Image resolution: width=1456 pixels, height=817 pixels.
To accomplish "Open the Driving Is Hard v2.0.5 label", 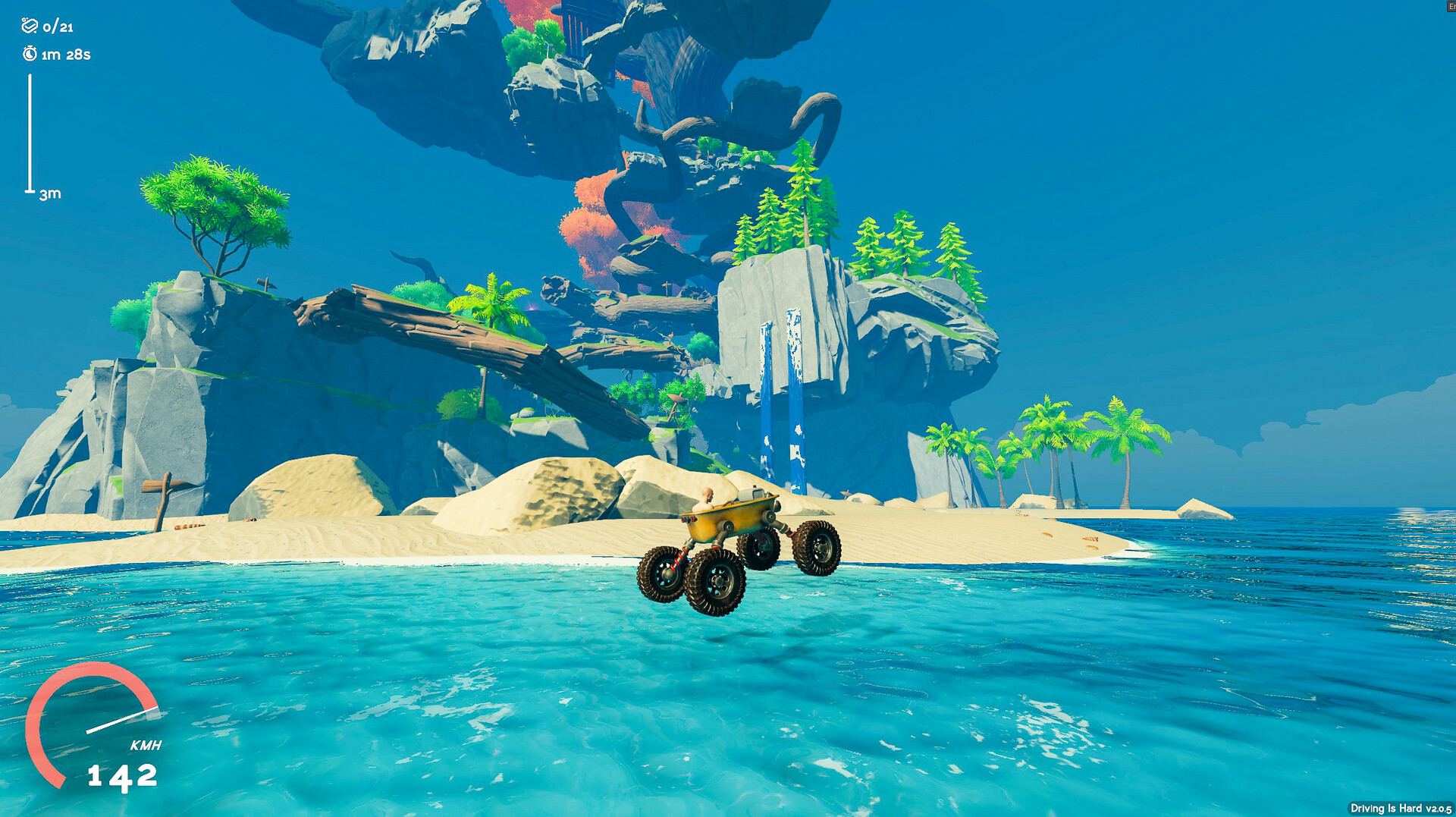I will (1403, 809).
